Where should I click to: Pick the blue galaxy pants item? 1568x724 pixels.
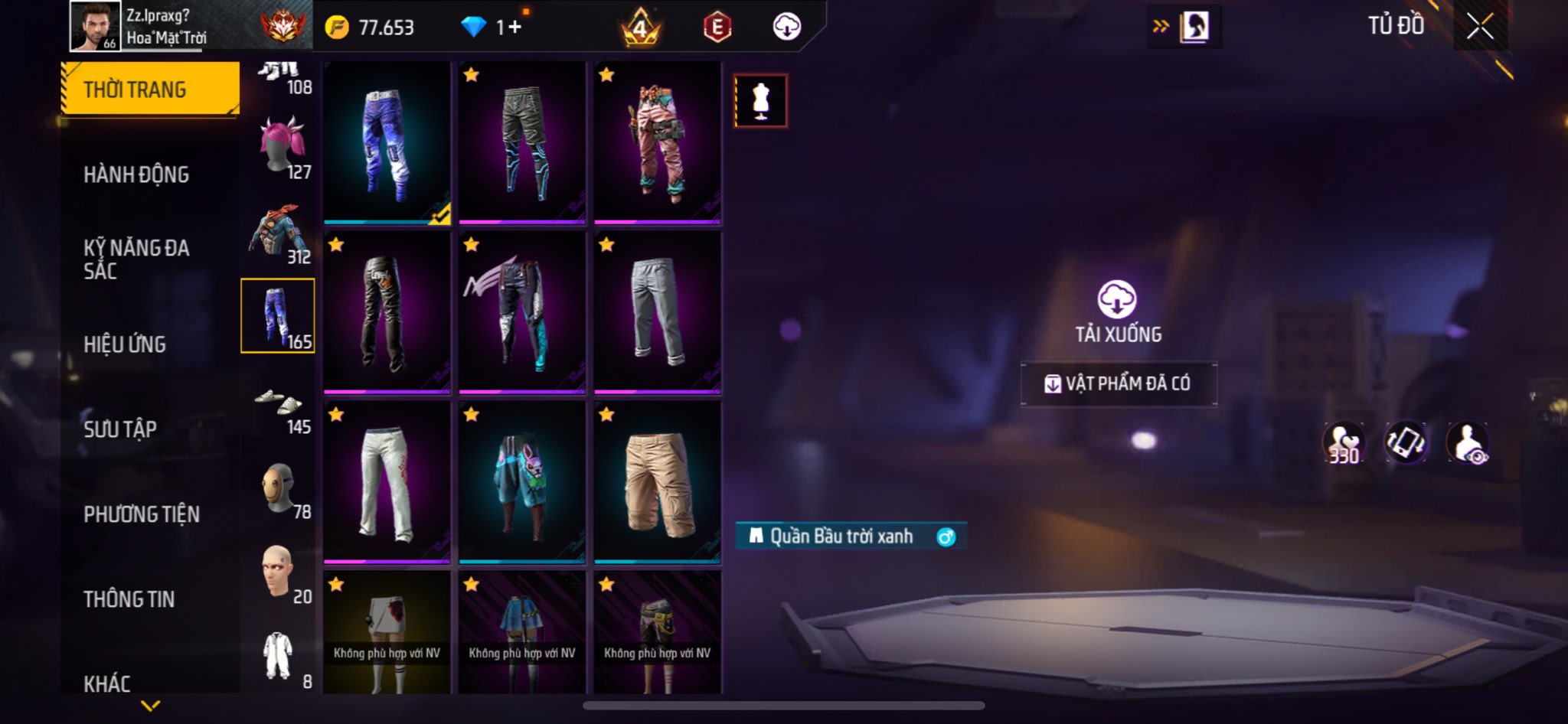[x=387, y=143]
